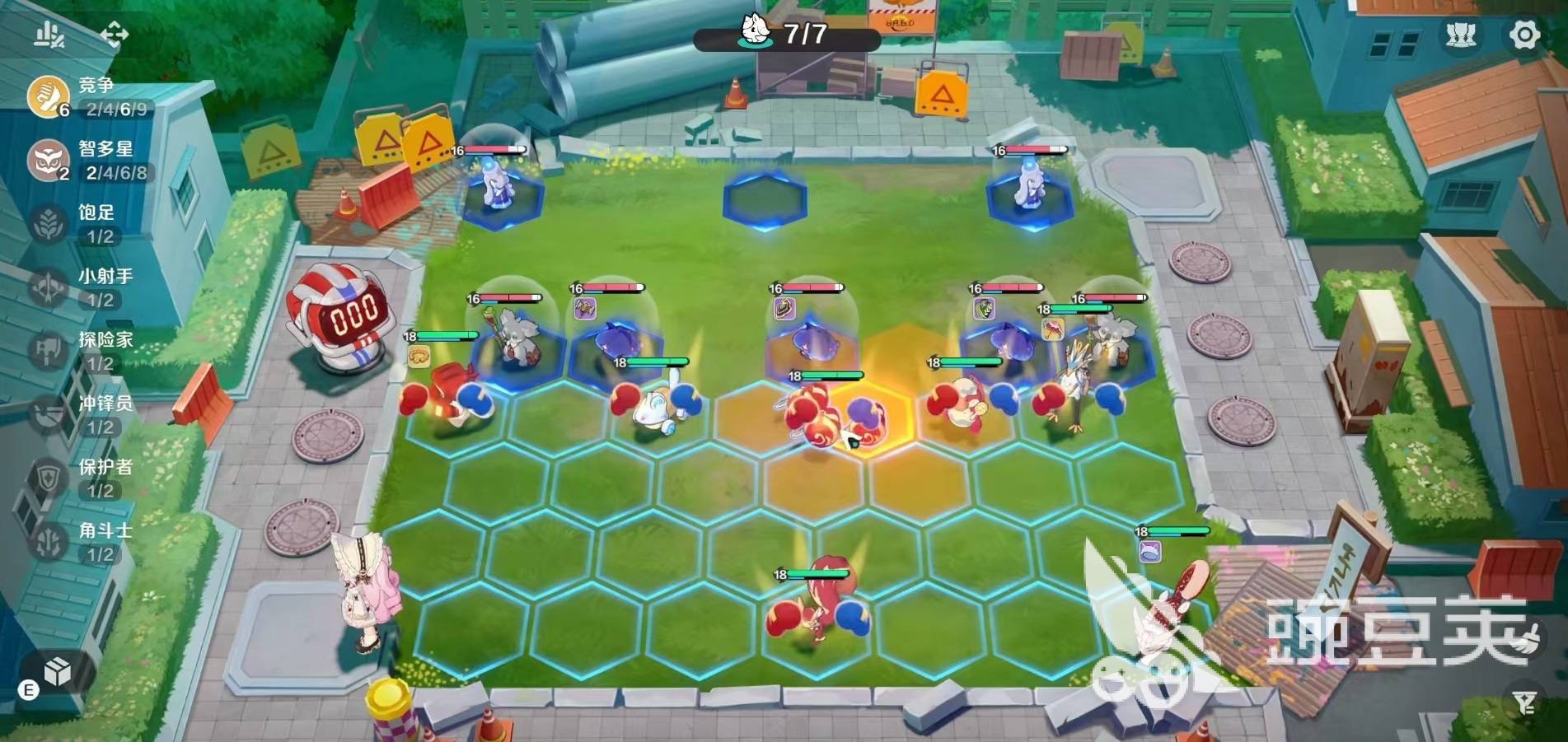View the 探险家 synergy details
This screenshot has width=1568, height=742.
(49, 351)
